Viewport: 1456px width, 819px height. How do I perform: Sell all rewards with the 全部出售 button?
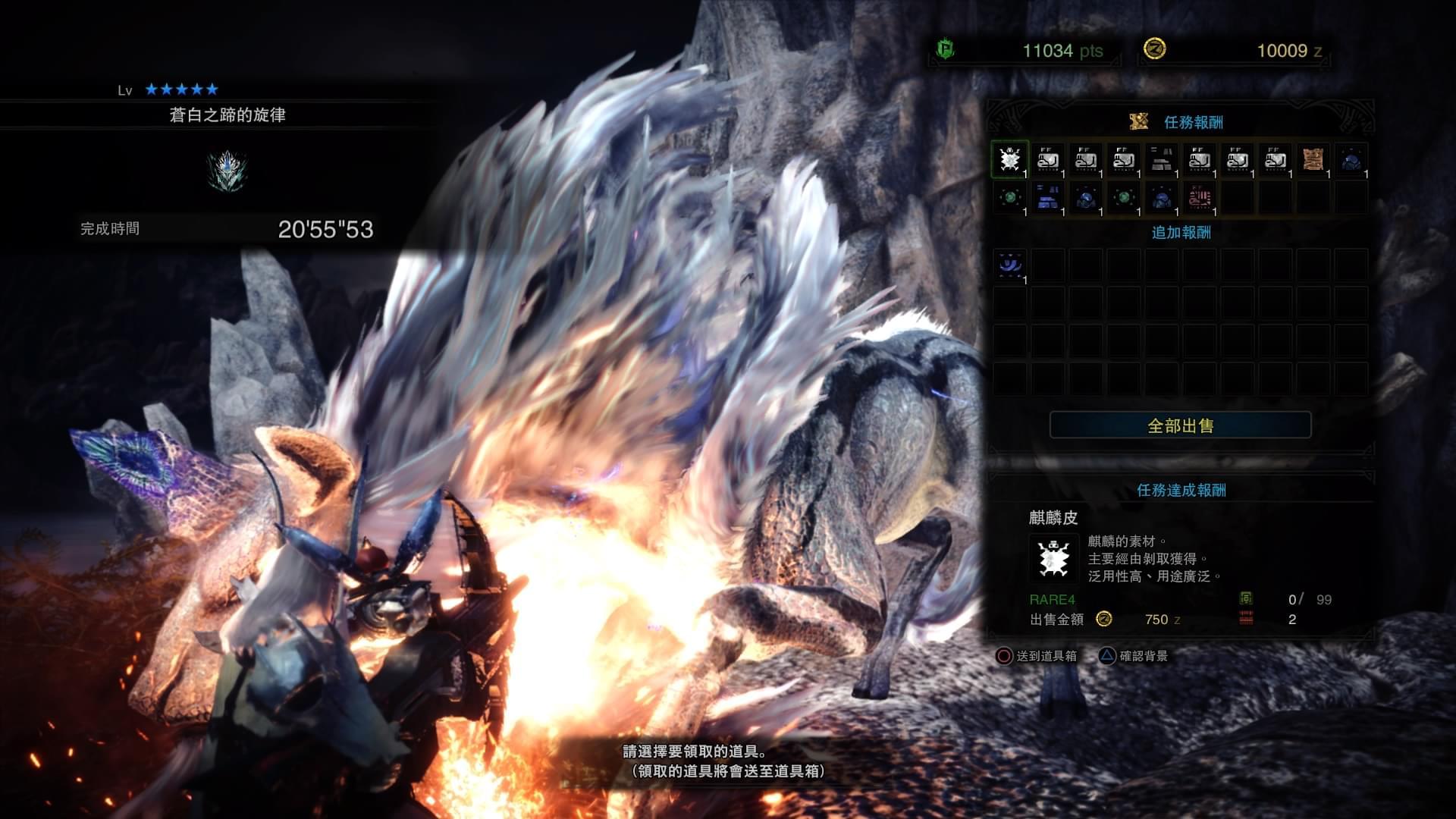[1180, 425]
